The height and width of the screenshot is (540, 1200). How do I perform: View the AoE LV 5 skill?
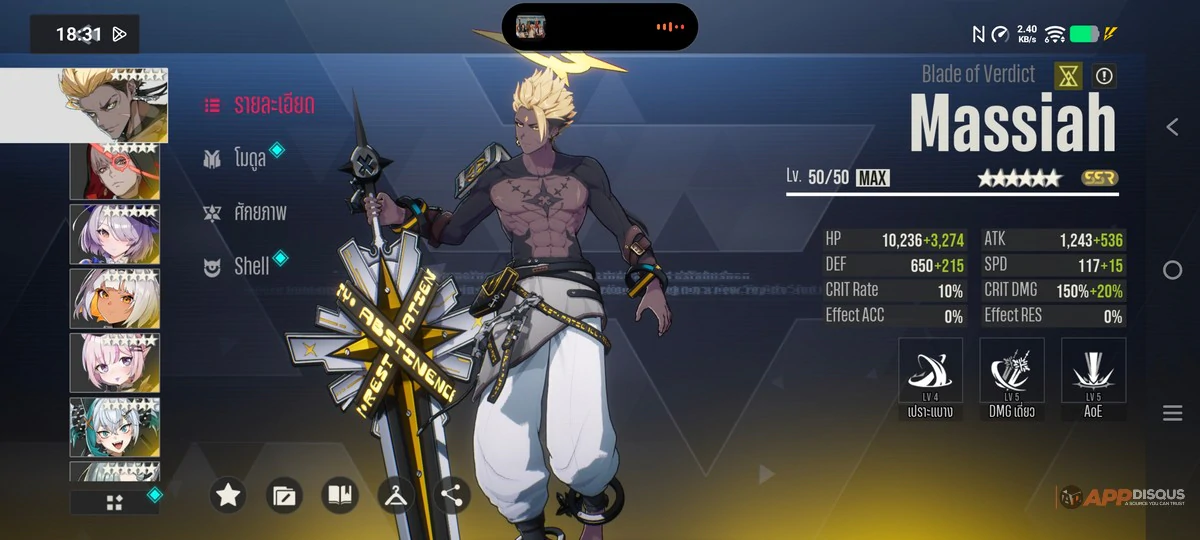(1093, 378)
